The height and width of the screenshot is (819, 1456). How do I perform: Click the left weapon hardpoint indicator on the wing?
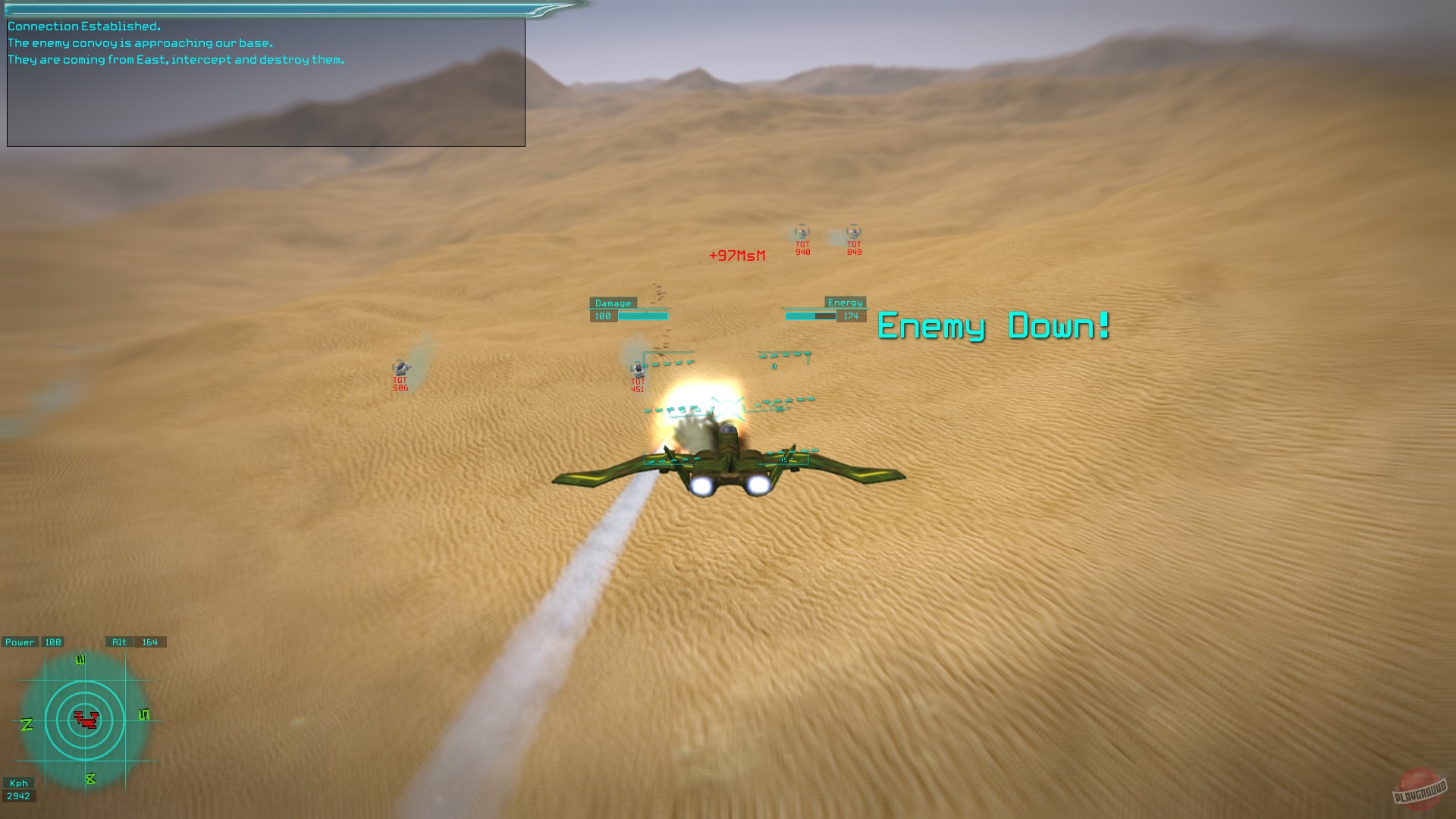(x=669, y=458)
